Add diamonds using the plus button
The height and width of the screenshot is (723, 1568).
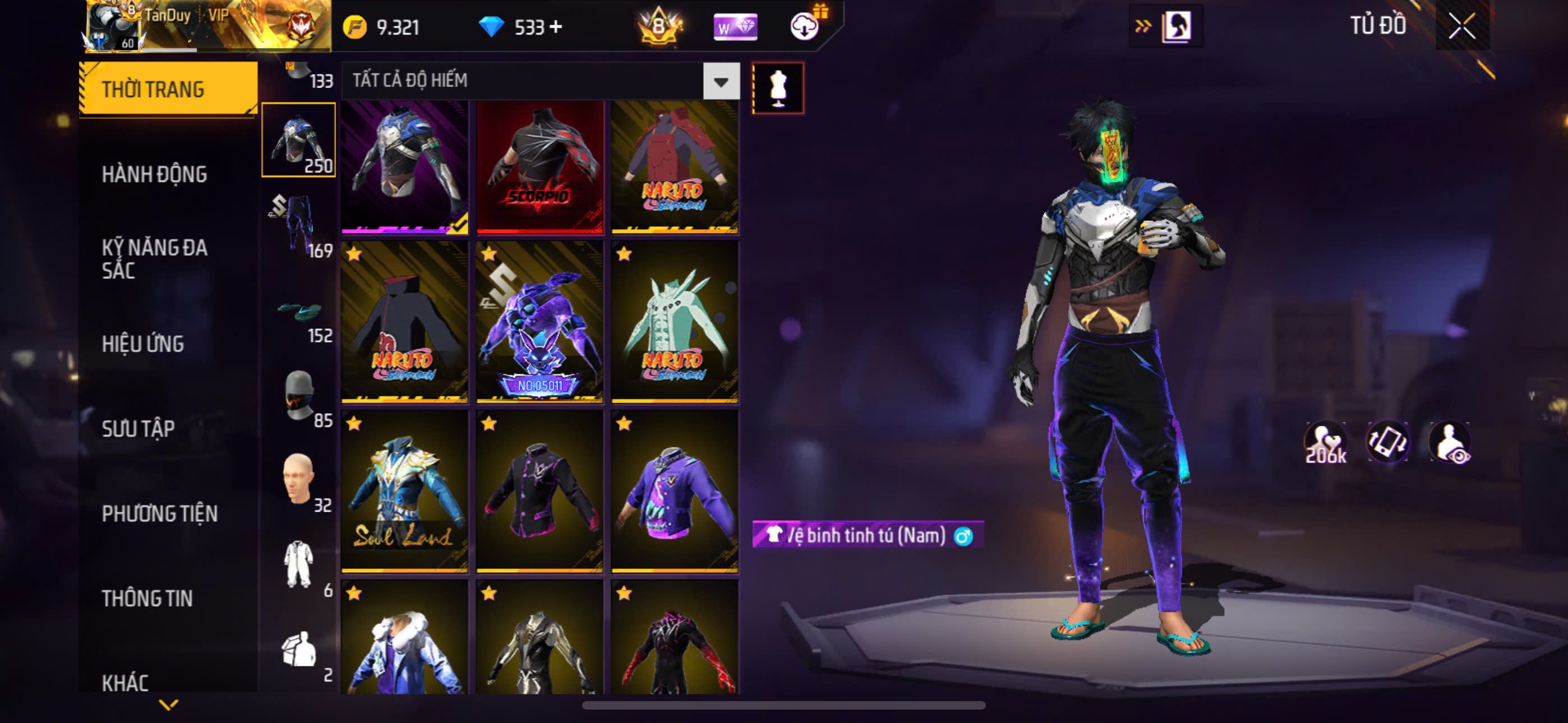tap(556, 27)
